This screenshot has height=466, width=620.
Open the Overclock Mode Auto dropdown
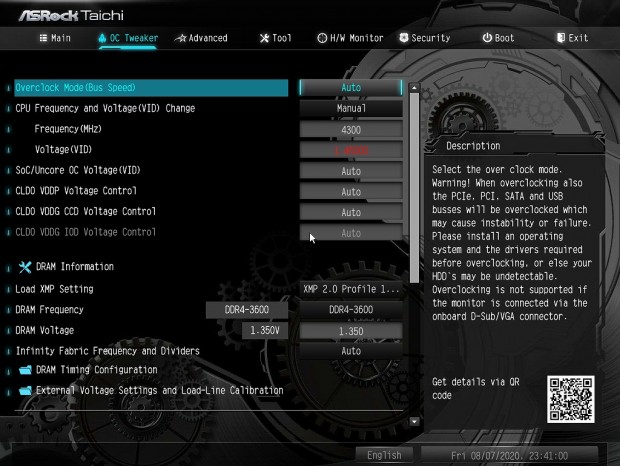(x=351, y=88)
